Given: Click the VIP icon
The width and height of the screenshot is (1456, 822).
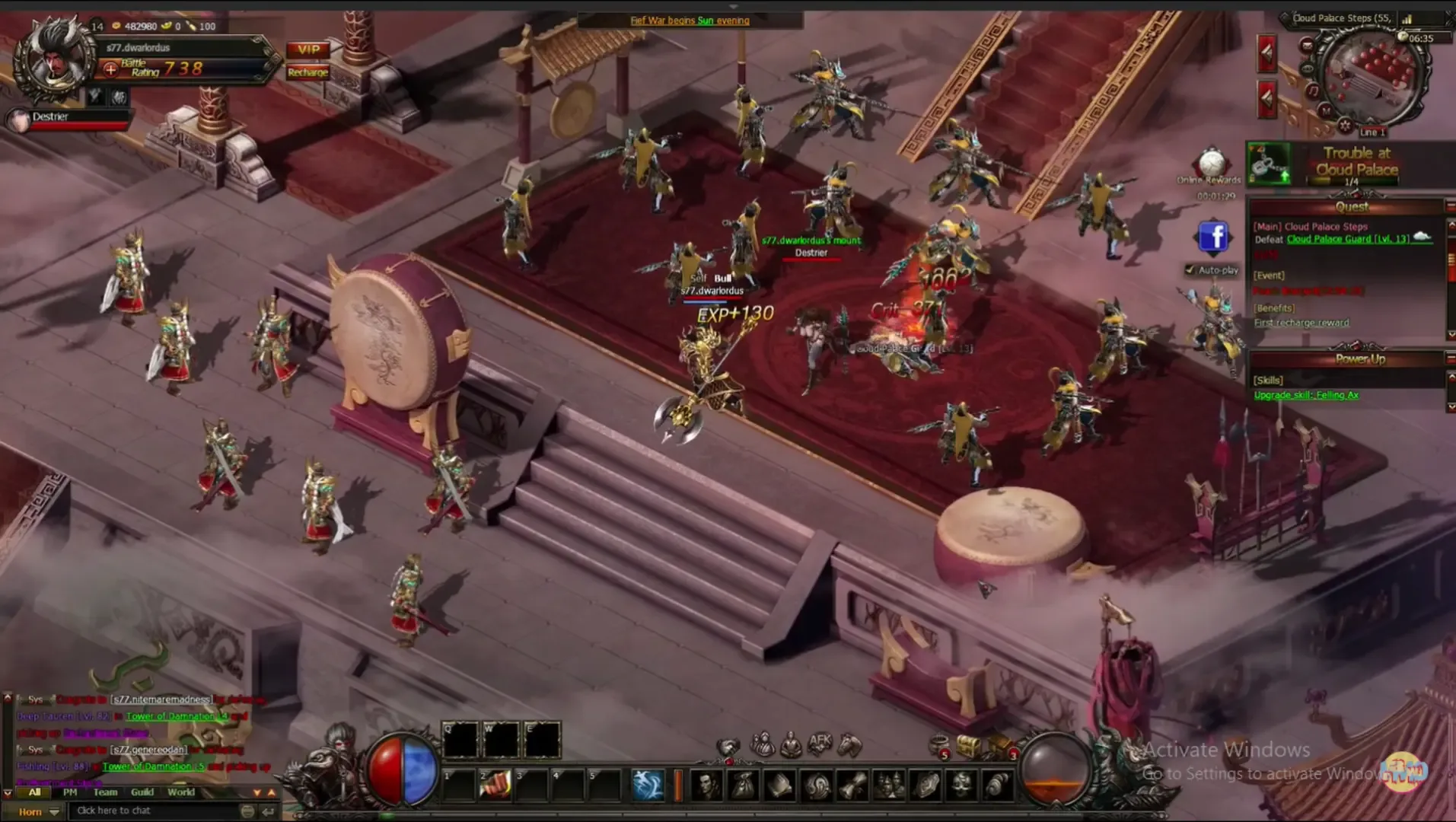Looking at the screenshot, I should click(x=307, y=51).
